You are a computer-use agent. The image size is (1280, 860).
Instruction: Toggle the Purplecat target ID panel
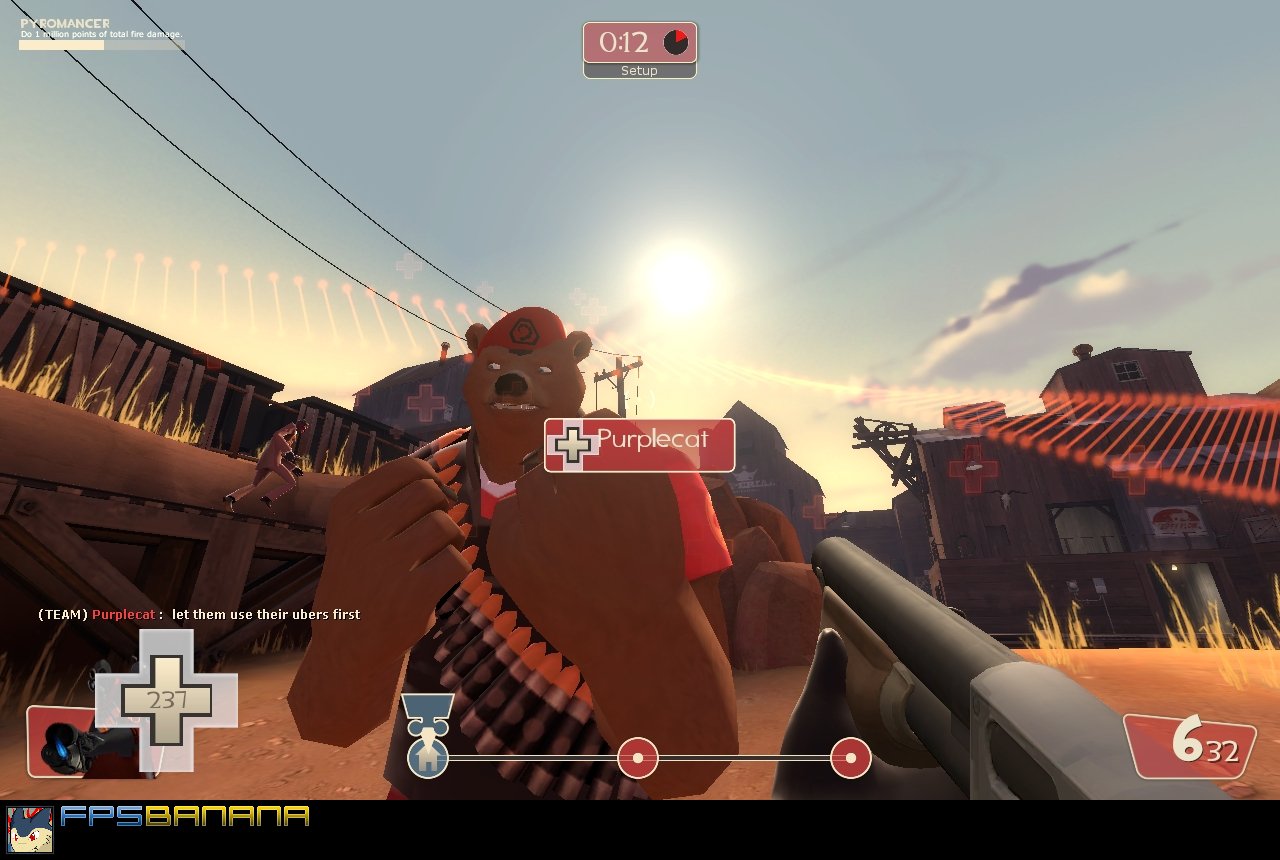pyautogui.click(x=637, y=445)
